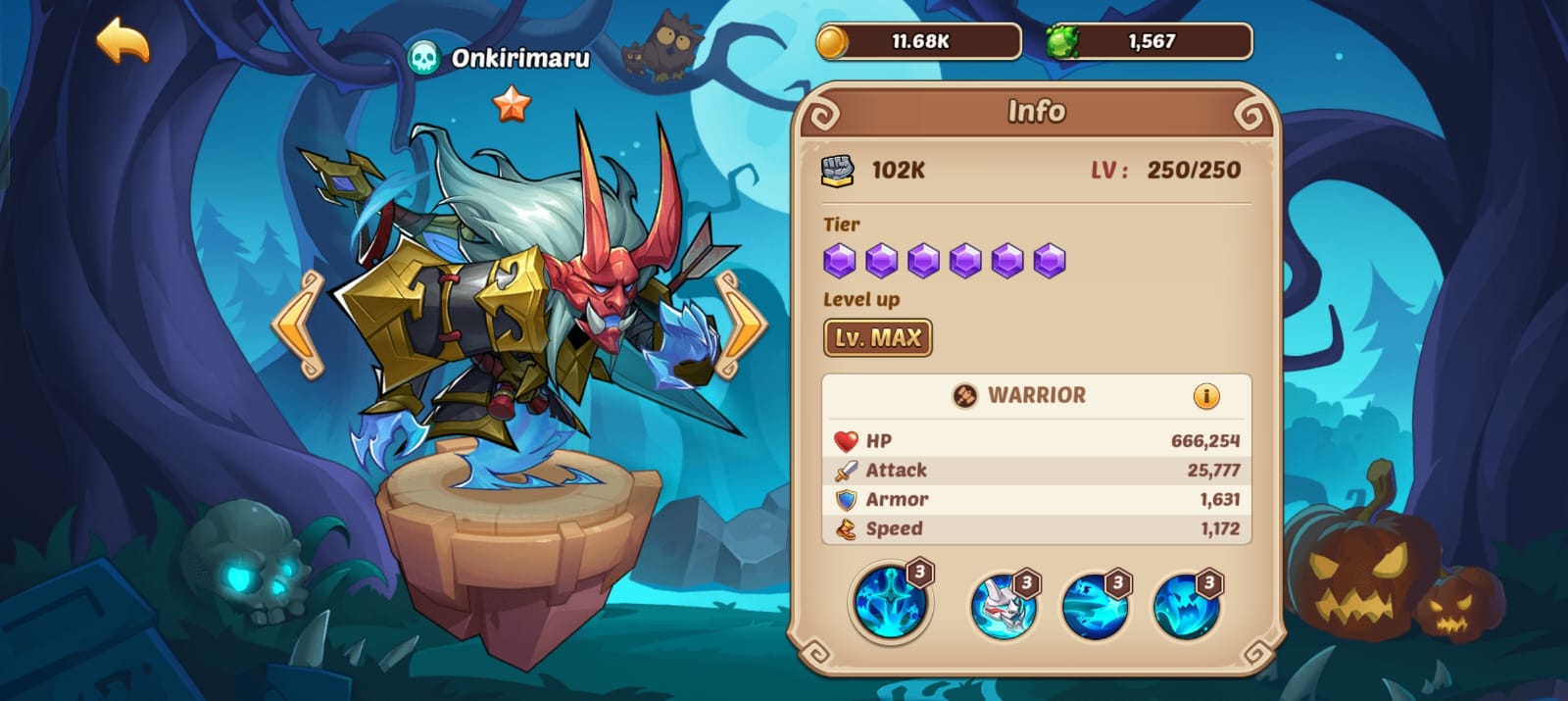Show the previous hero with left arrow
The image size is (1568, 701).
tap(298, 325)
